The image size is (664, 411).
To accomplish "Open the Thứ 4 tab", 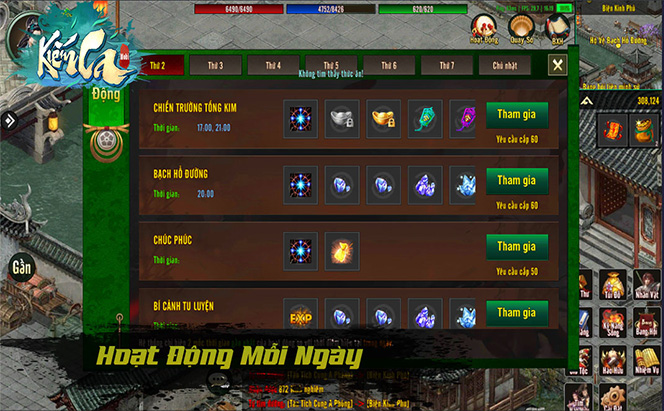I will click(x=273, y=66).
